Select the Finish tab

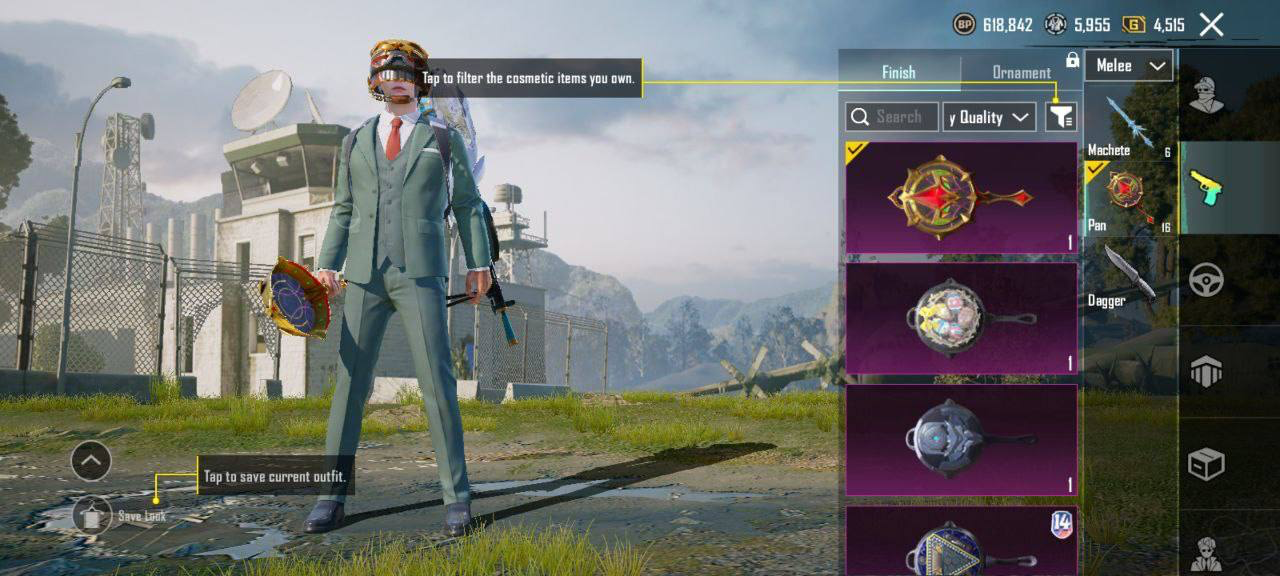click(898, 72)
